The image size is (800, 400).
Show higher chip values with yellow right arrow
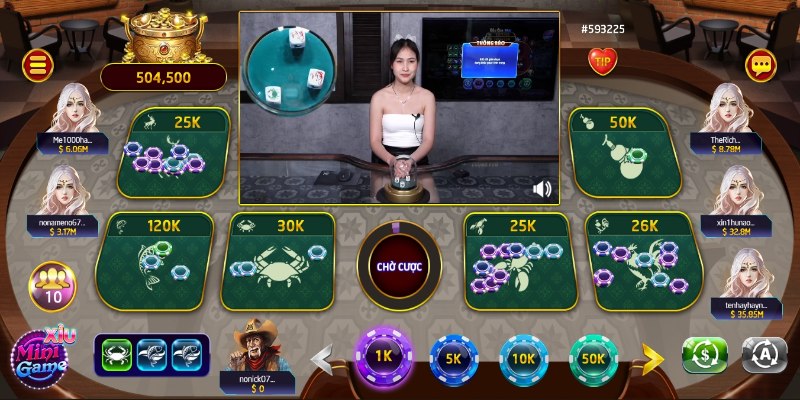[653, 357]
